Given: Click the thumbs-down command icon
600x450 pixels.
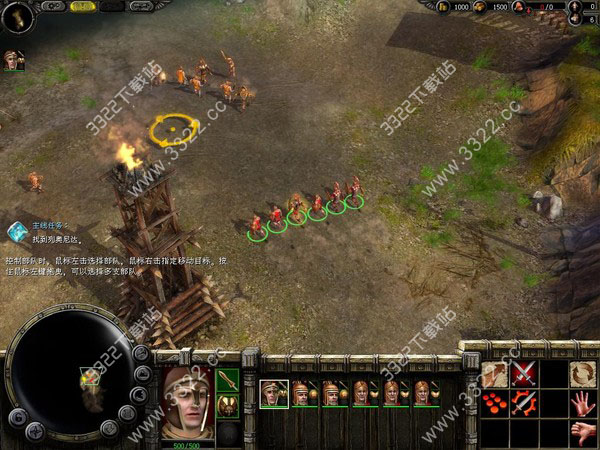Looking at the screenshot, I should tap(583, 433).
